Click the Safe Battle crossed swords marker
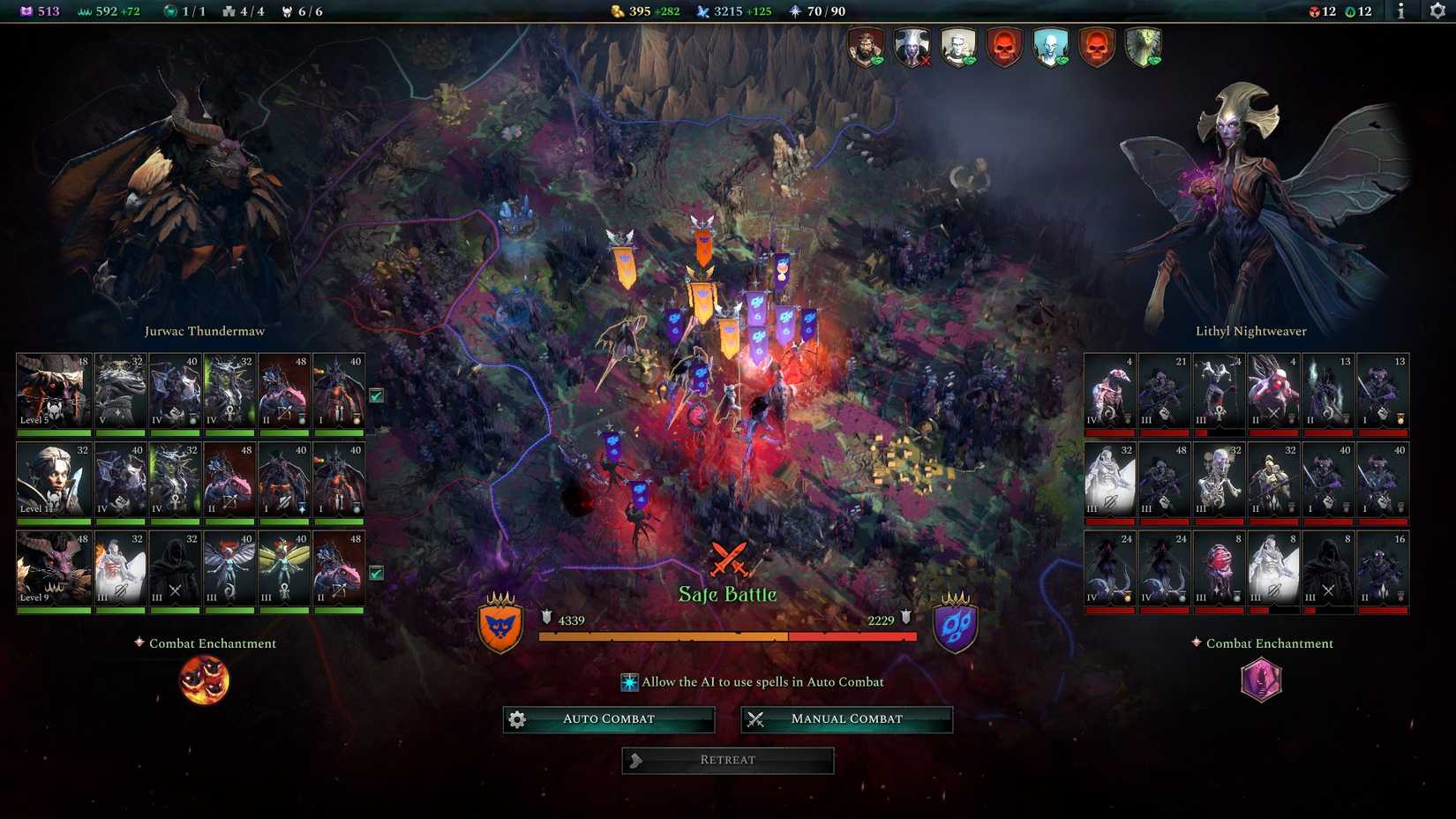The image size is (1456, 819). [x=727, y=559]
